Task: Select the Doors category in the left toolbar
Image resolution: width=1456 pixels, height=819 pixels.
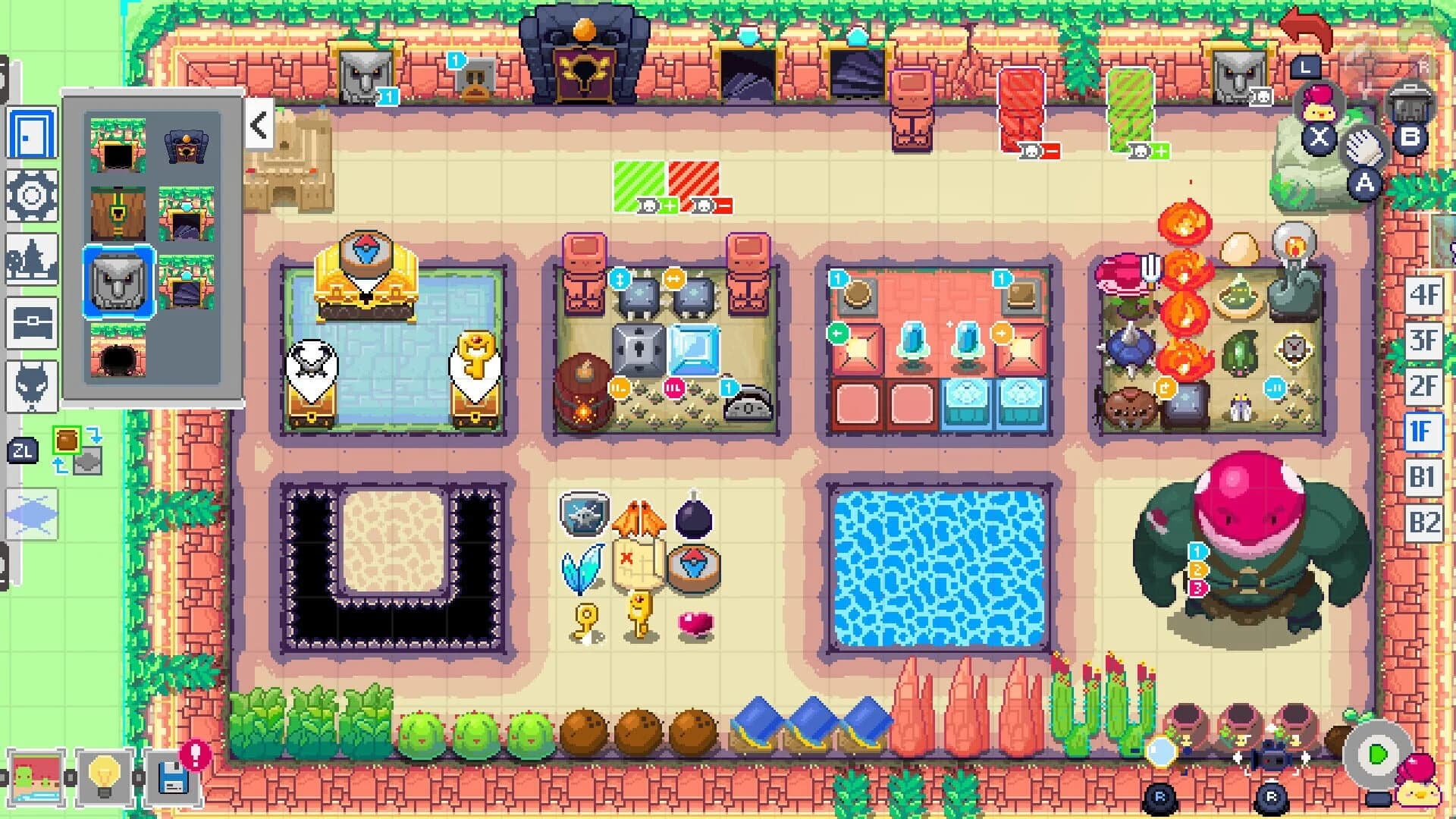Action: pyautogui.click(x=30, y=133)
